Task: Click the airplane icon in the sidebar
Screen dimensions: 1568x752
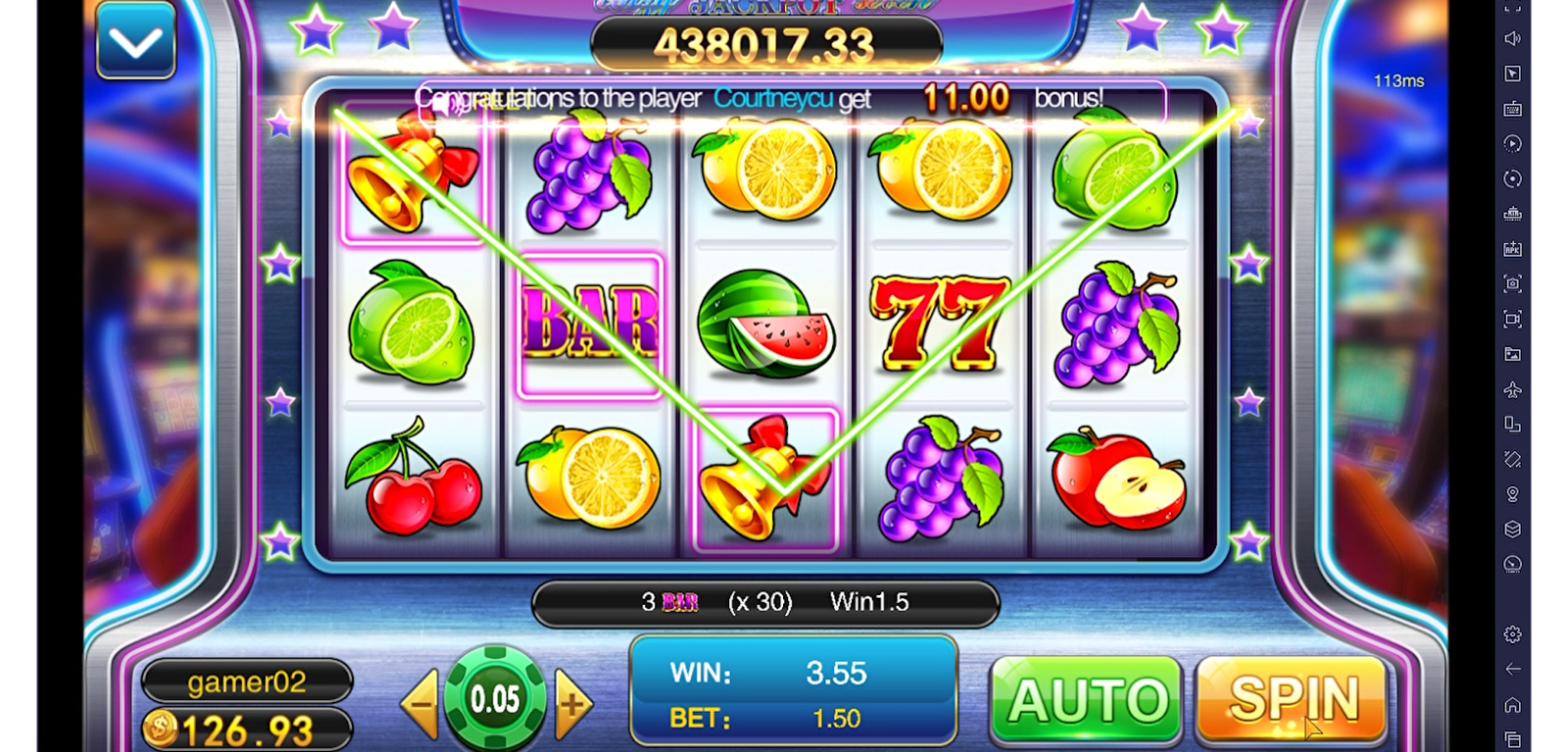Action: coord(1513,389)
